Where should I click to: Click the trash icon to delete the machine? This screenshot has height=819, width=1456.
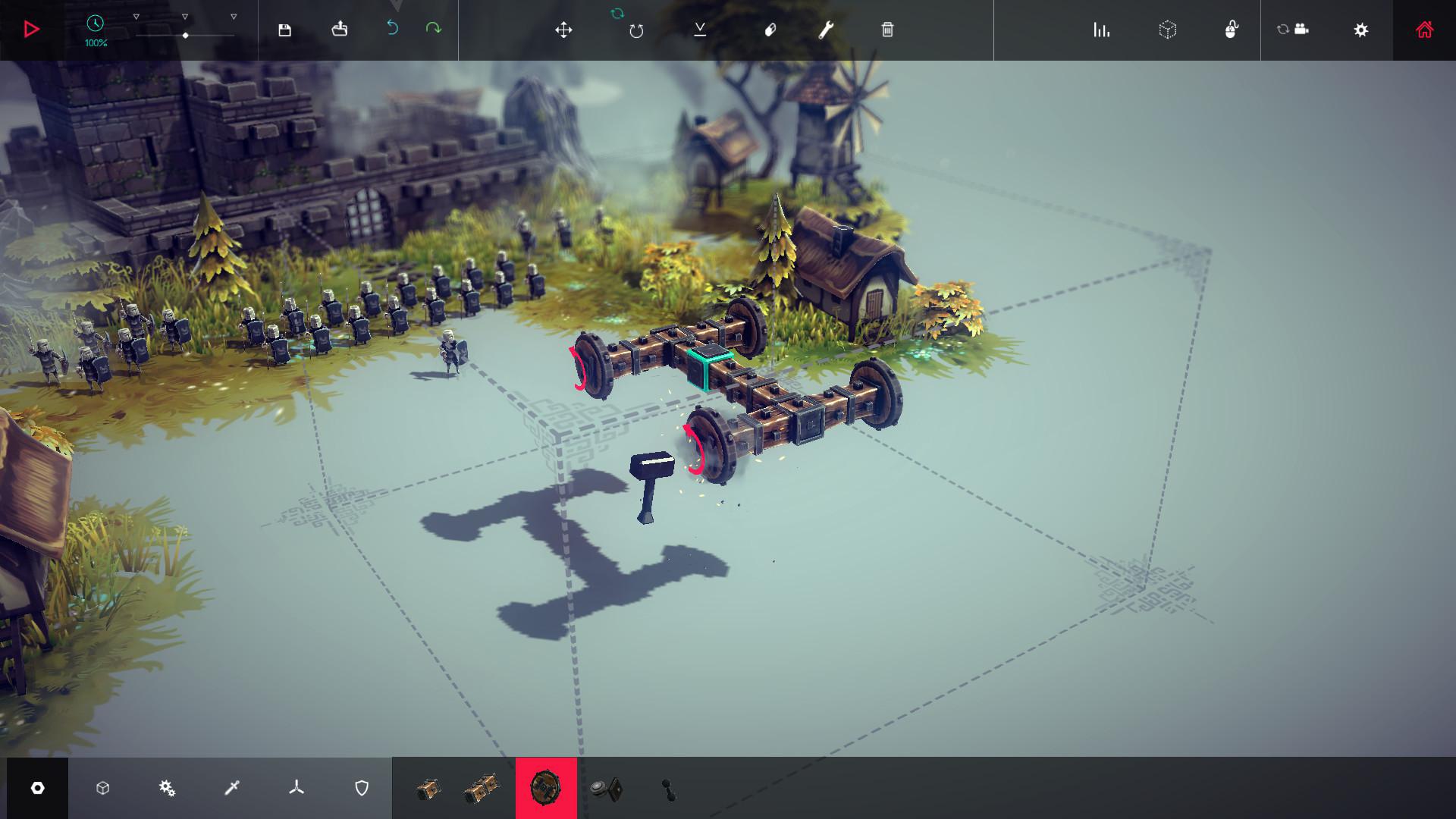coord(887,31)
